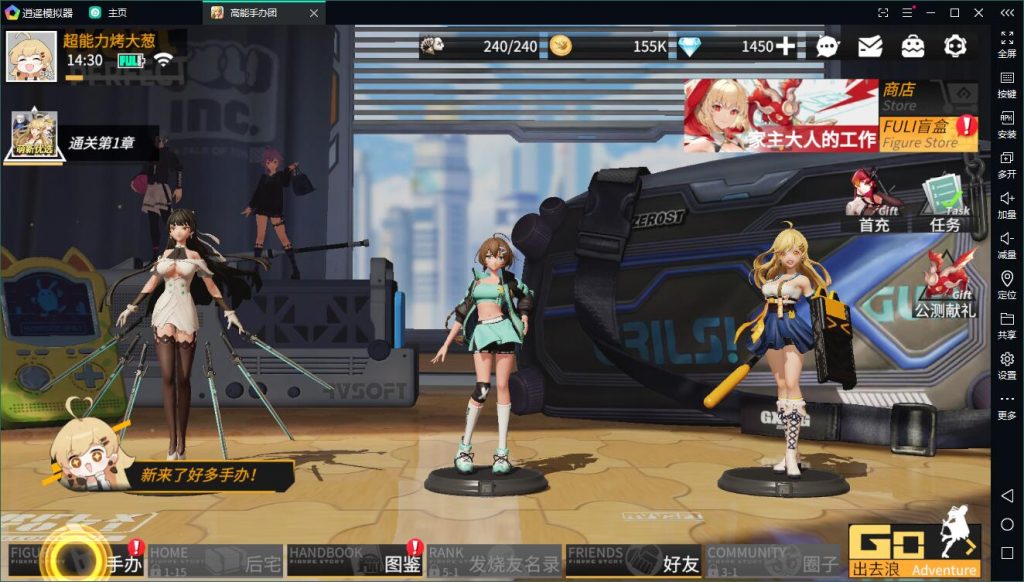Open the player avatar profile
The width and height of the screenshot is (1024, 582).
tap(31, 56)
